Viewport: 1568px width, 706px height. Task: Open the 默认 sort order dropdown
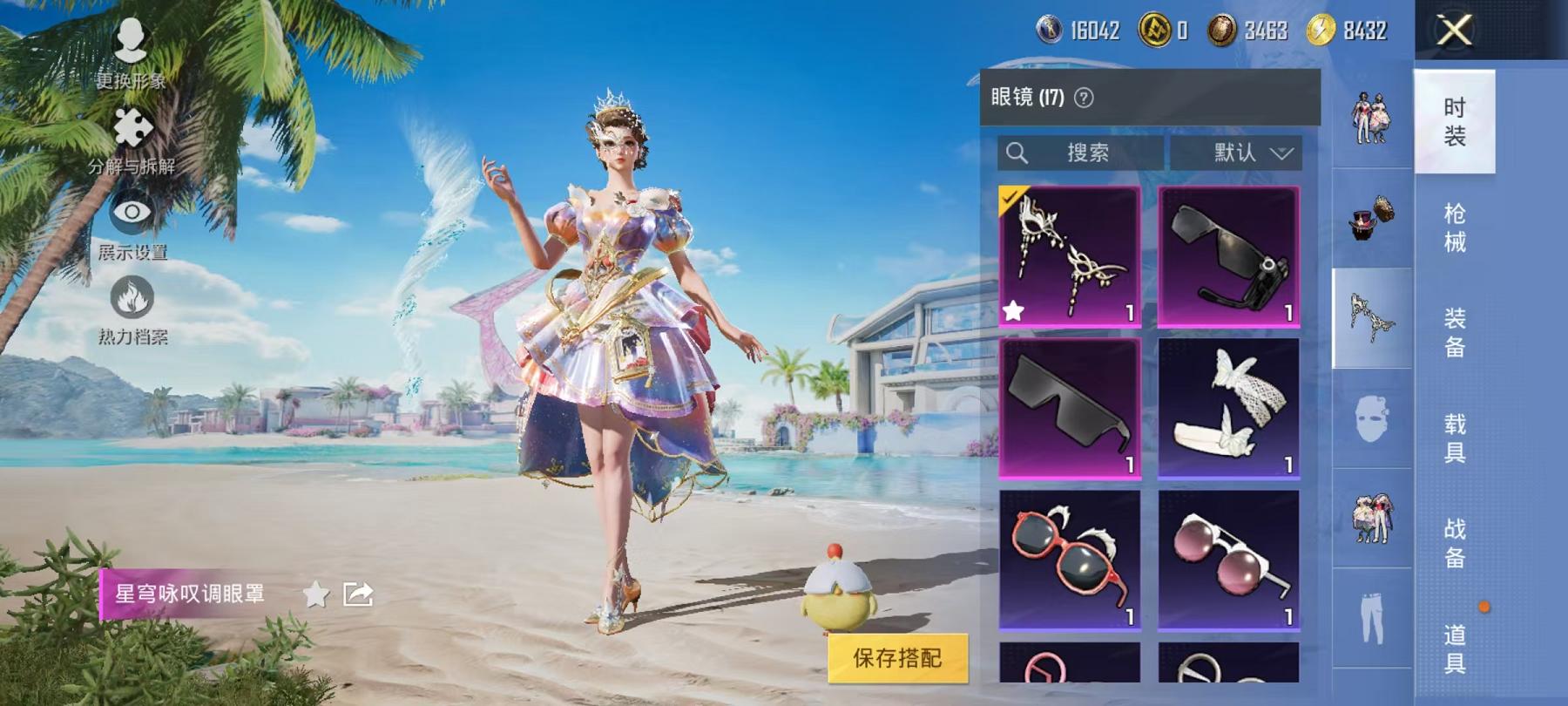1238,153
